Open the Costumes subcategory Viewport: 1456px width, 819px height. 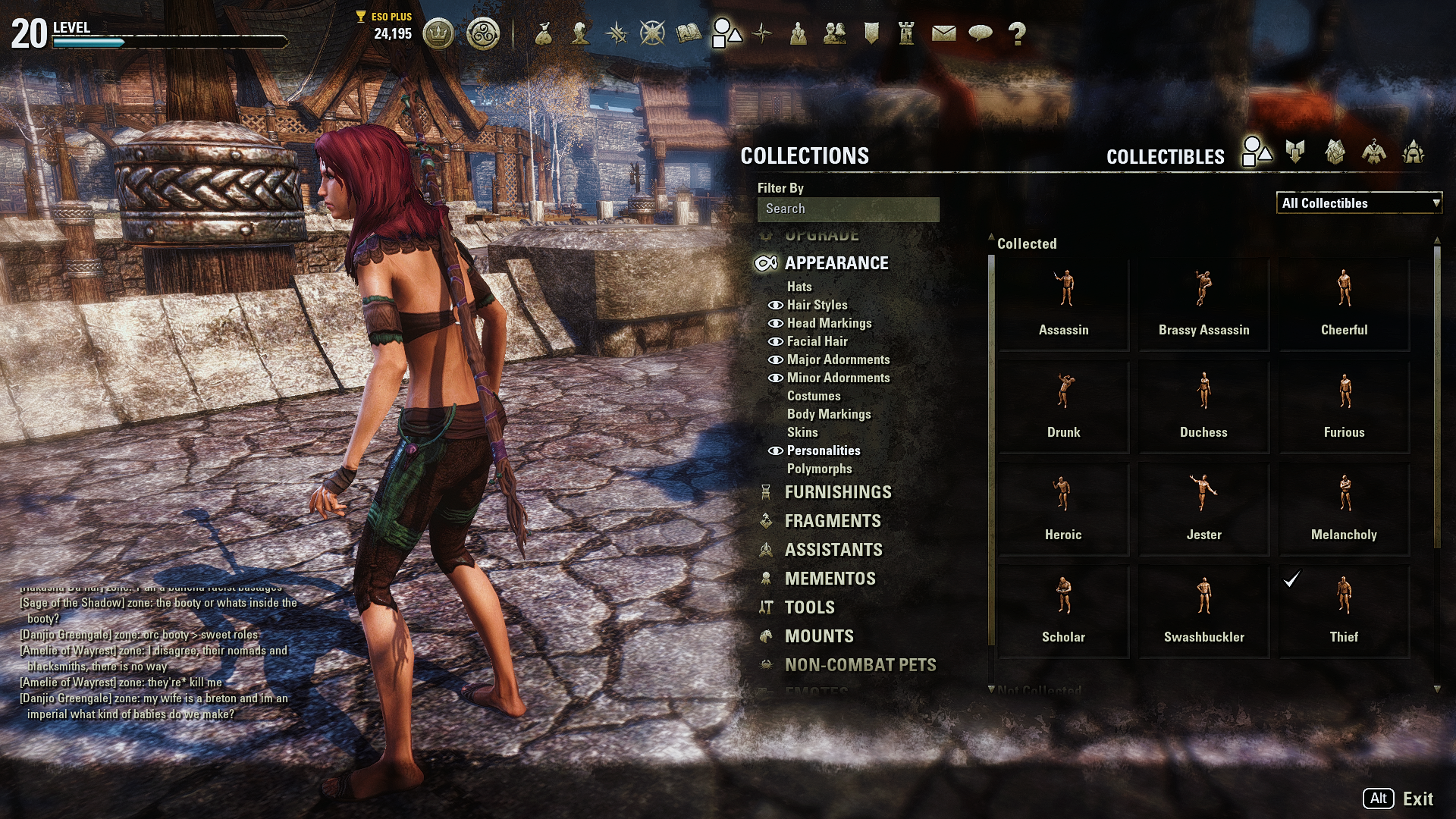click(x=814, y=396)
